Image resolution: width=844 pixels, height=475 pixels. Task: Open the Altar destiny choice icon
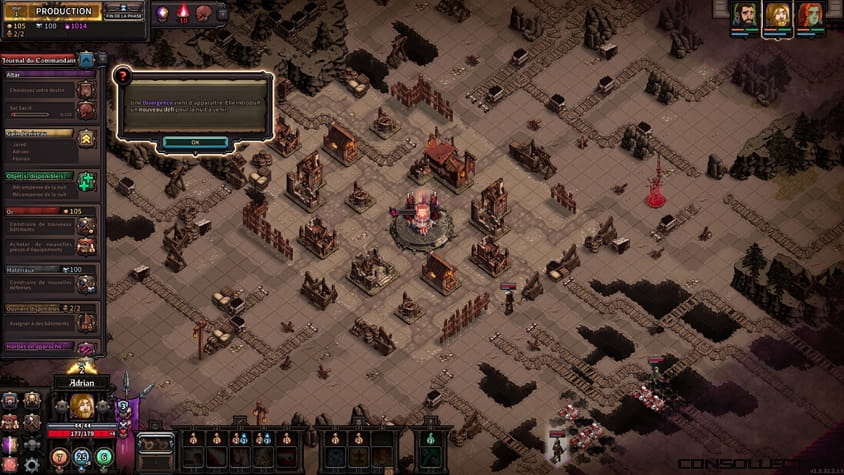(x=87, y=87)
